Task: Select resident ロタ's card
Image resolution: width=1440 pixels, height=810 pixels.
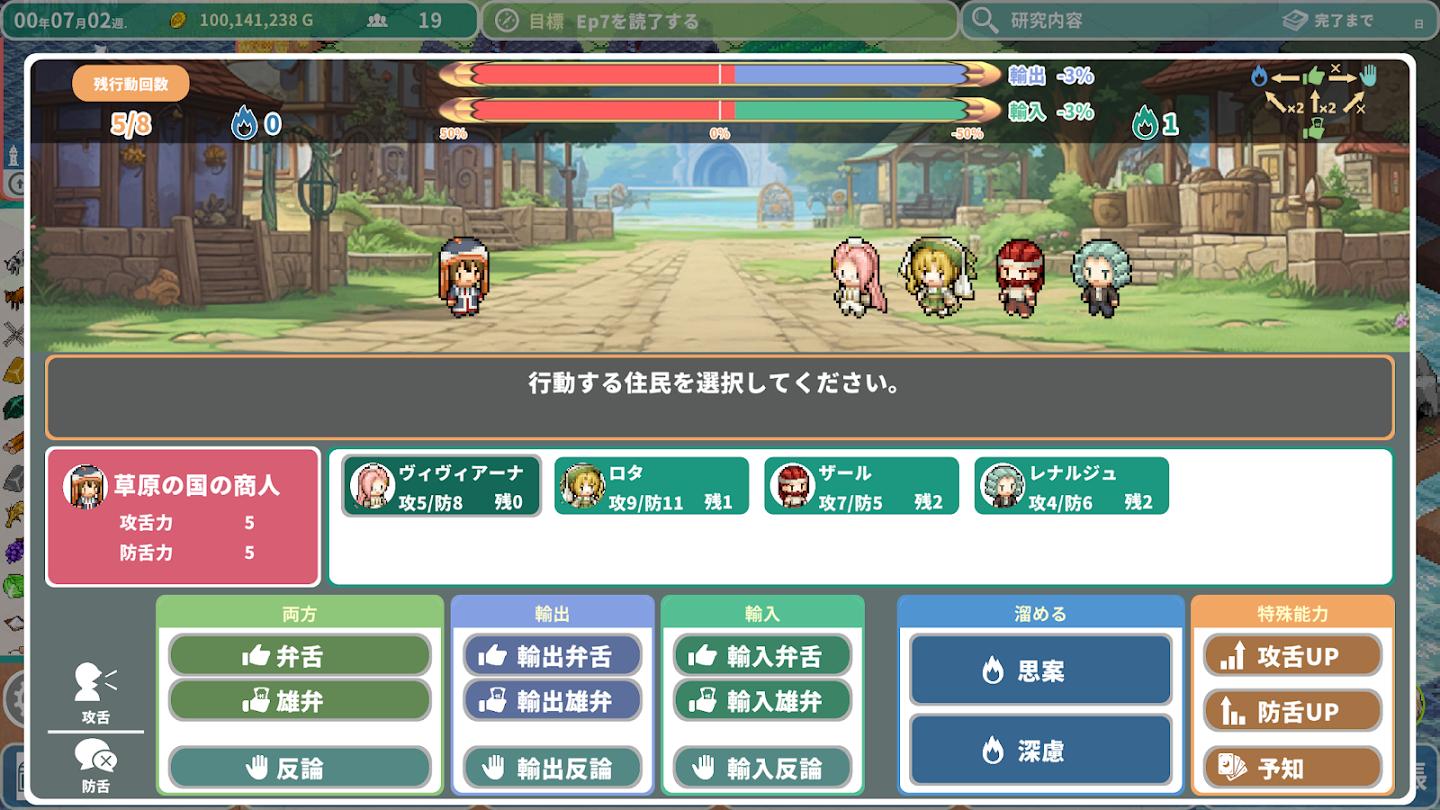Action: click(652, 485)
